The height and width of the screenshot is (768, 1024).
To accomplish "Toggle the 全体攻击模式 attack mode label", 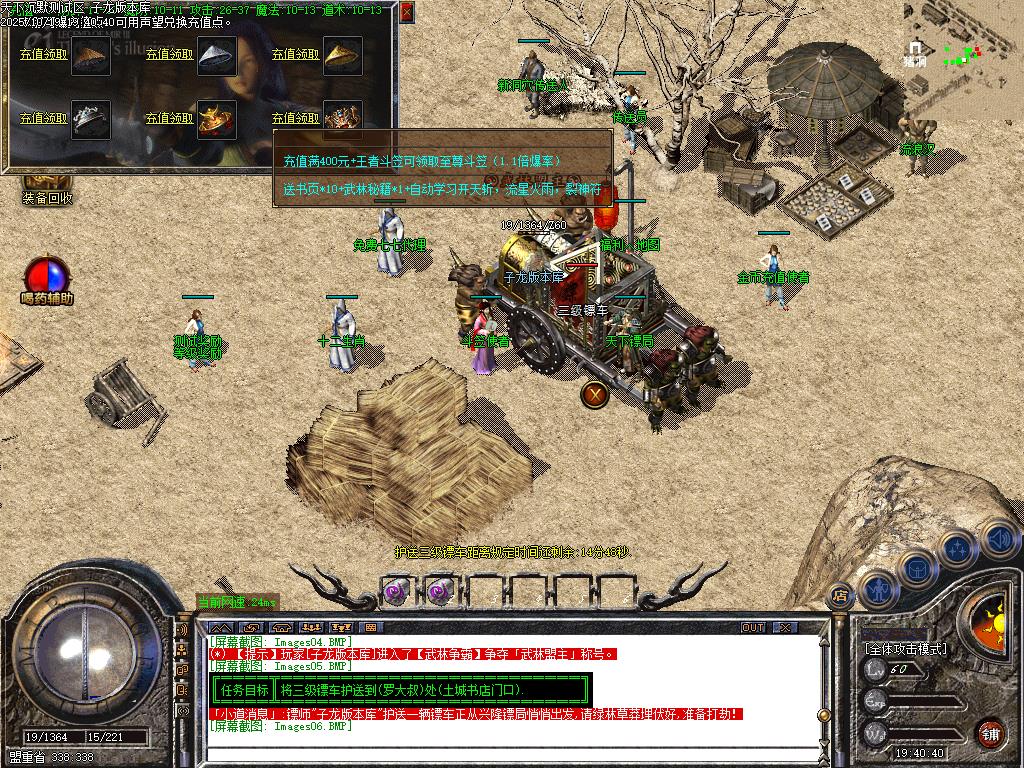I will 905,649.
